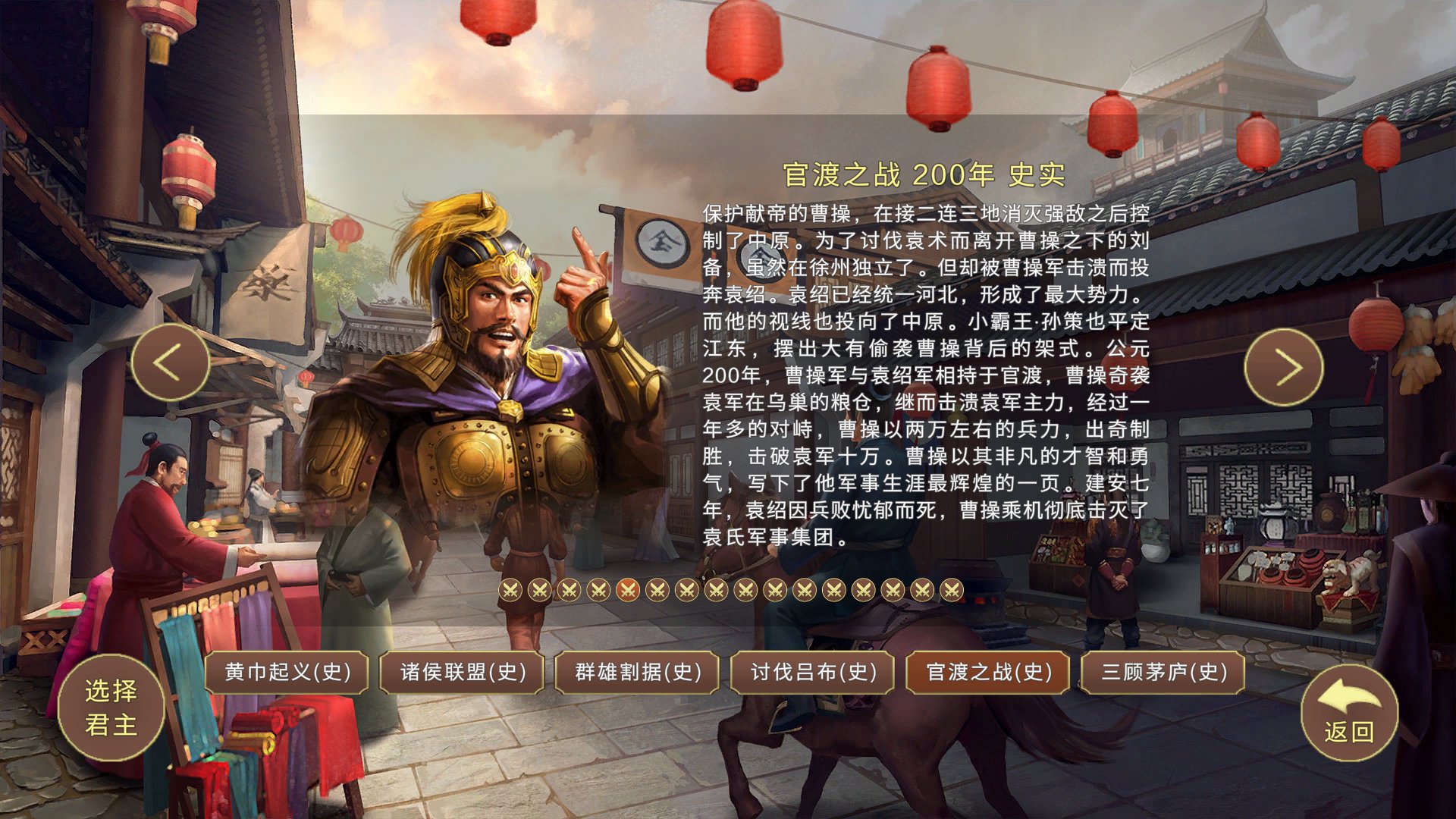The image size is (1456, 819).
Task: Click the right arrow to view next scenario
Action: click(x=1283, y=366)
